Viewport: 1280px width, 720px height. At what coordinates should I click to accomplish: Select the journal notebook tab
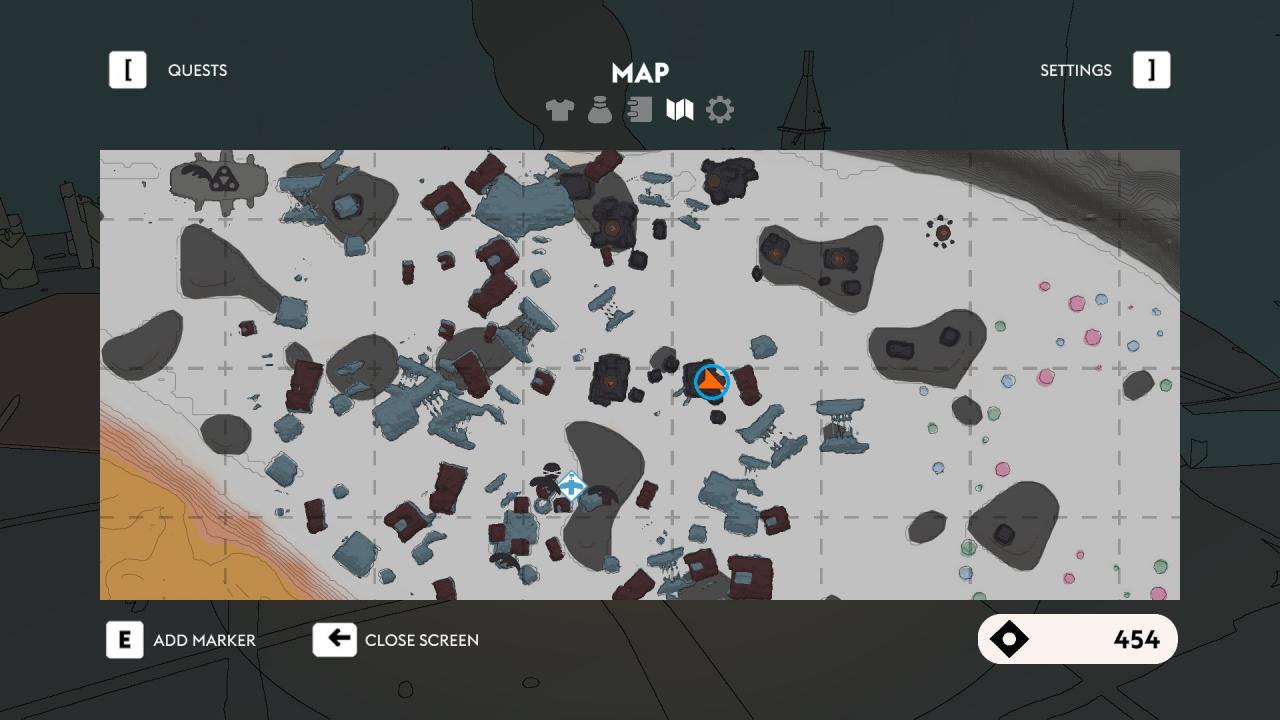(640, 110)
